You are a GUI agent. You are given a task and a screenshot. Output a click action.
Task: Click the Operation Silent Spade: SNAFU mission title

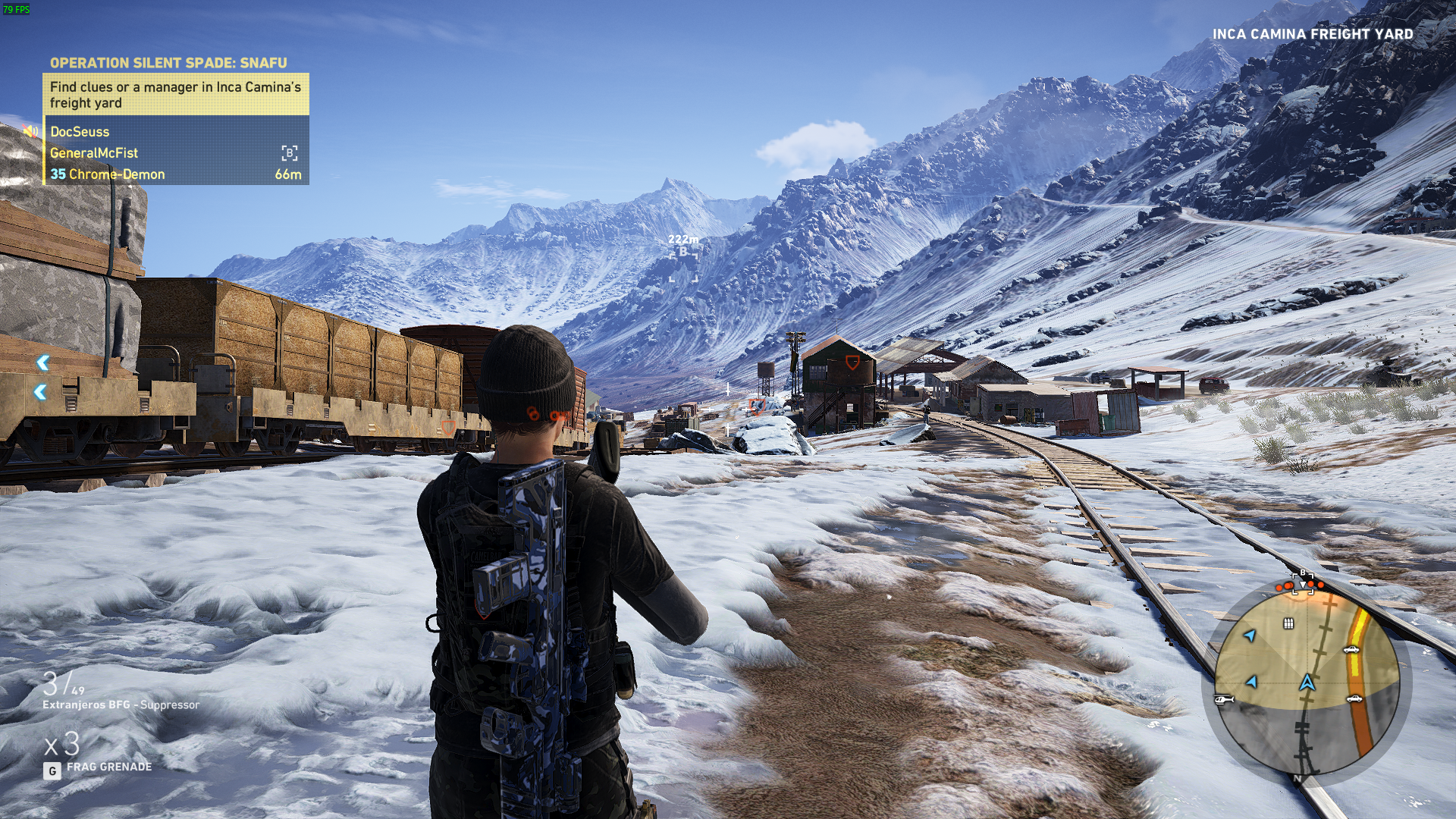[x=168, y=63]
